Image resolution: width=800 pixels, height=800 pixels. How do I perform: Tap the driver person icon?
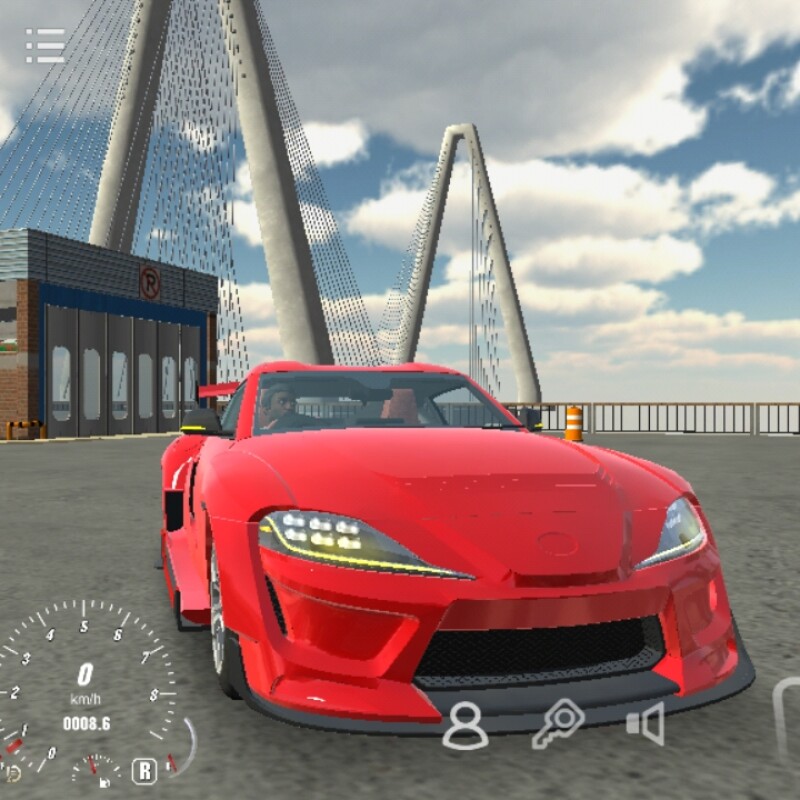coord(465,725)
